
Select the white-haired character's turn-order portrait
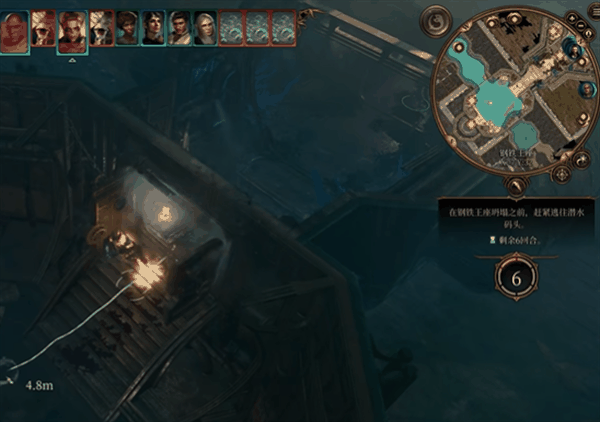205,29
